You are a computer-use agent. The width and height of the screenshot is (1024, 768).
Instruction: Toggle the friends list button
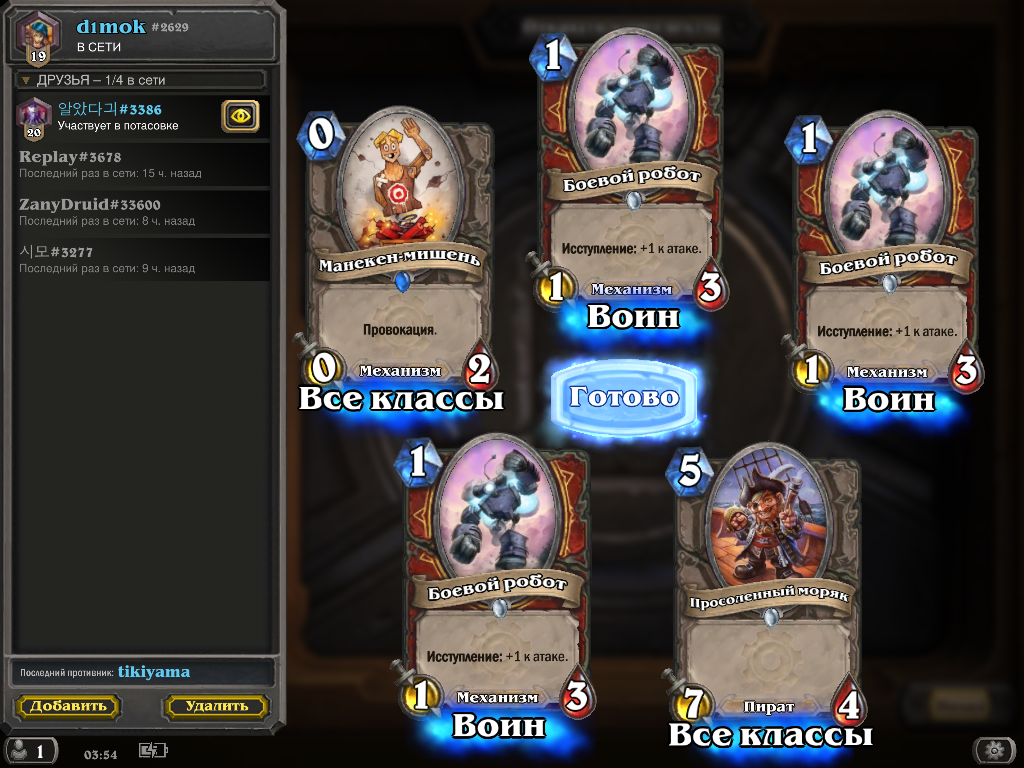tap(30, 750)
